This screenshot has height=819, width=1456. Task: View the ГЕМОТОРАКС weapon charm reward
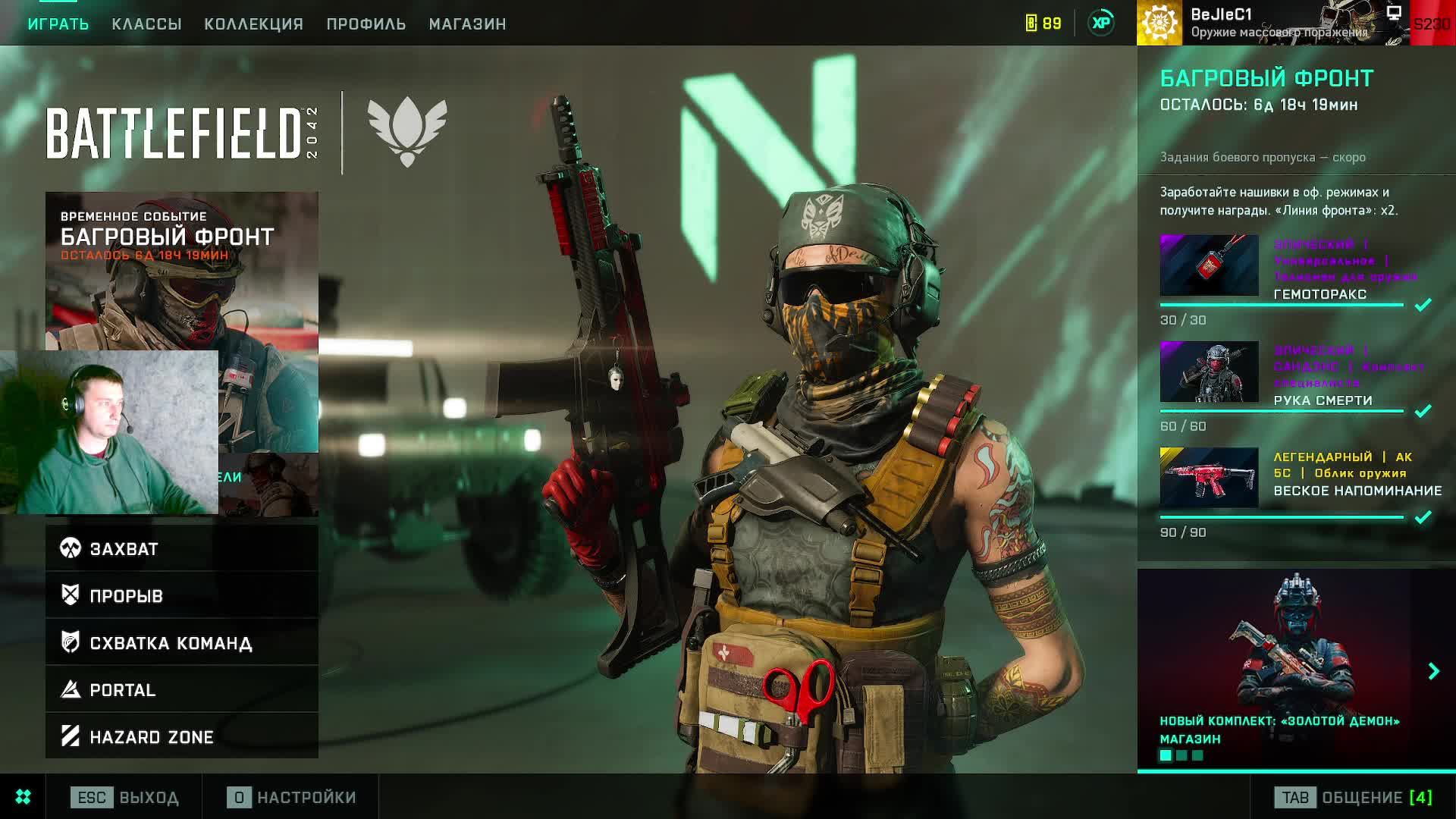1209,265
